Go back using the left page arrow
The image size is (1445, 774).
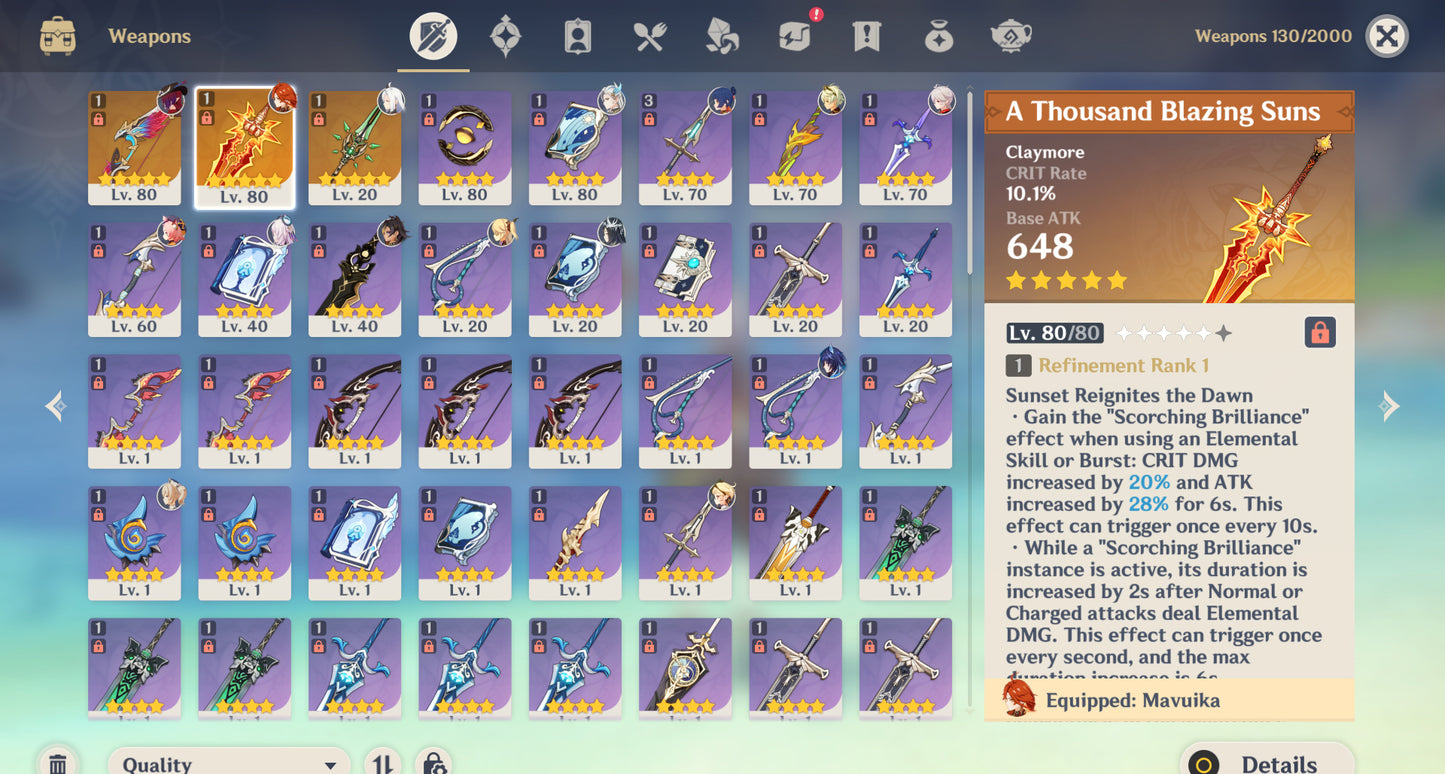(x=55, y=404)
